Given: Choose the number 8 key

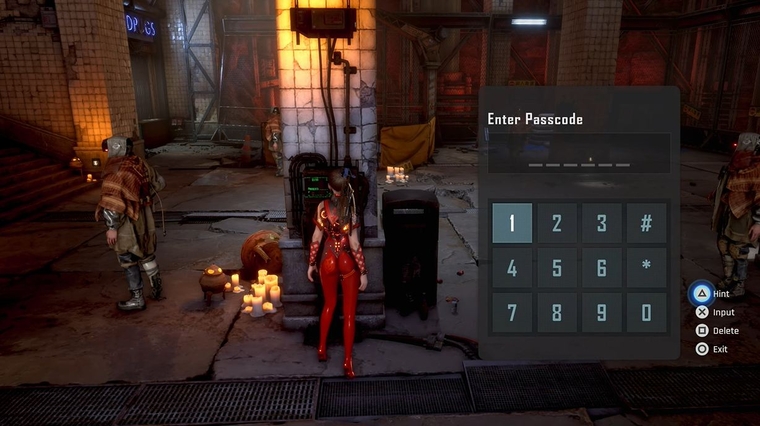Looking at the screenshot, I should (x=557, y=313).
